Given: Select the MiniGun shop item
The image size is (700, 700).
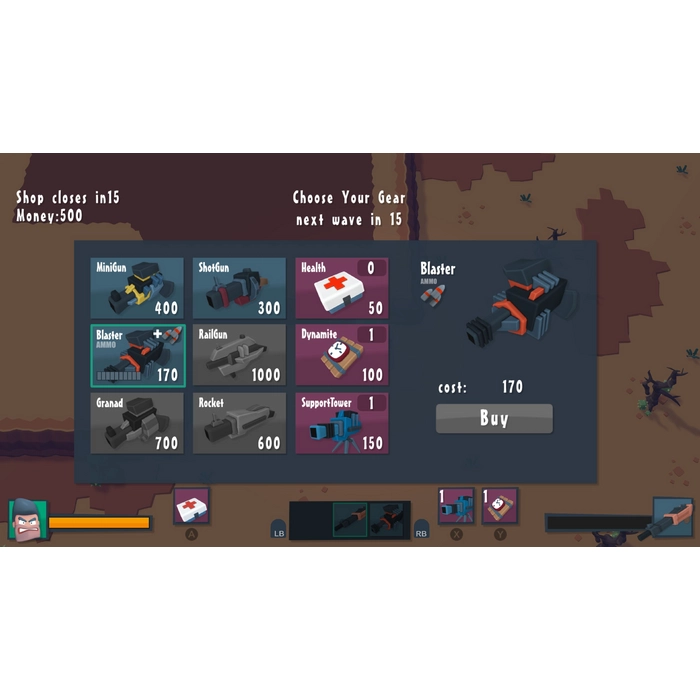Looking at the screenshot, I should tap(137, 288).
